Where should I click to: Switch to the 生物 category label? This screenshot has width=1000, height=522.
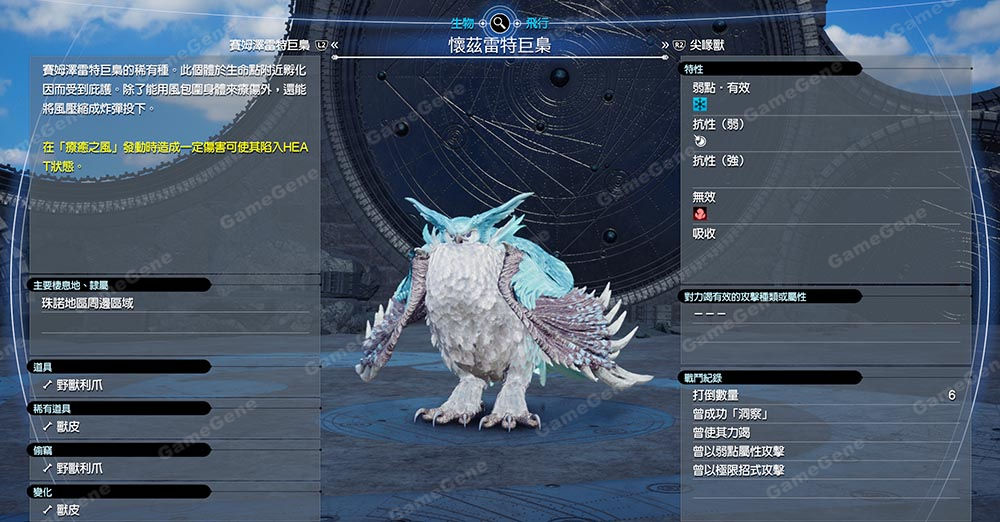[462, 22]
